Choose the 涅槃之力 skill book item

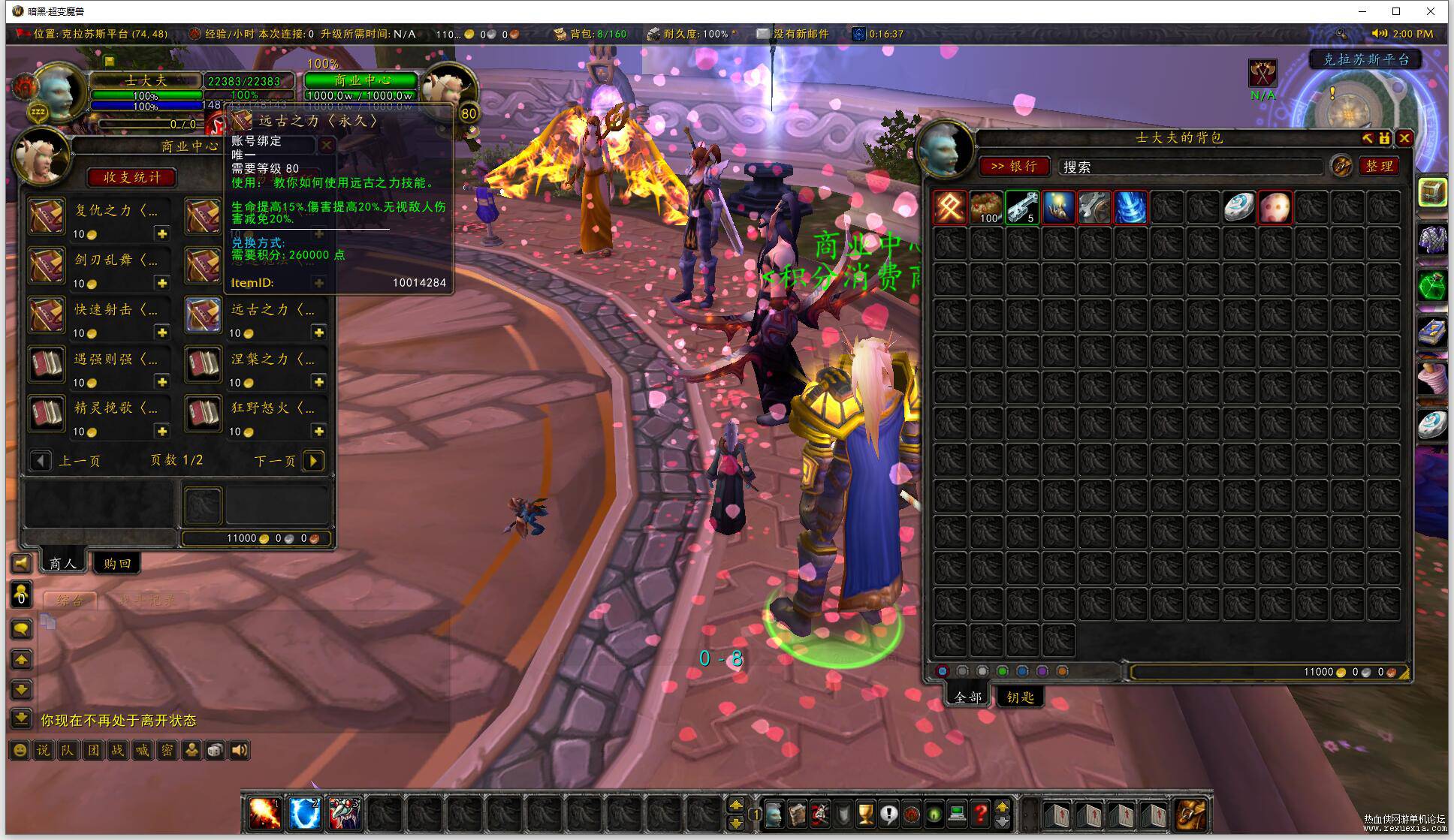204,365
